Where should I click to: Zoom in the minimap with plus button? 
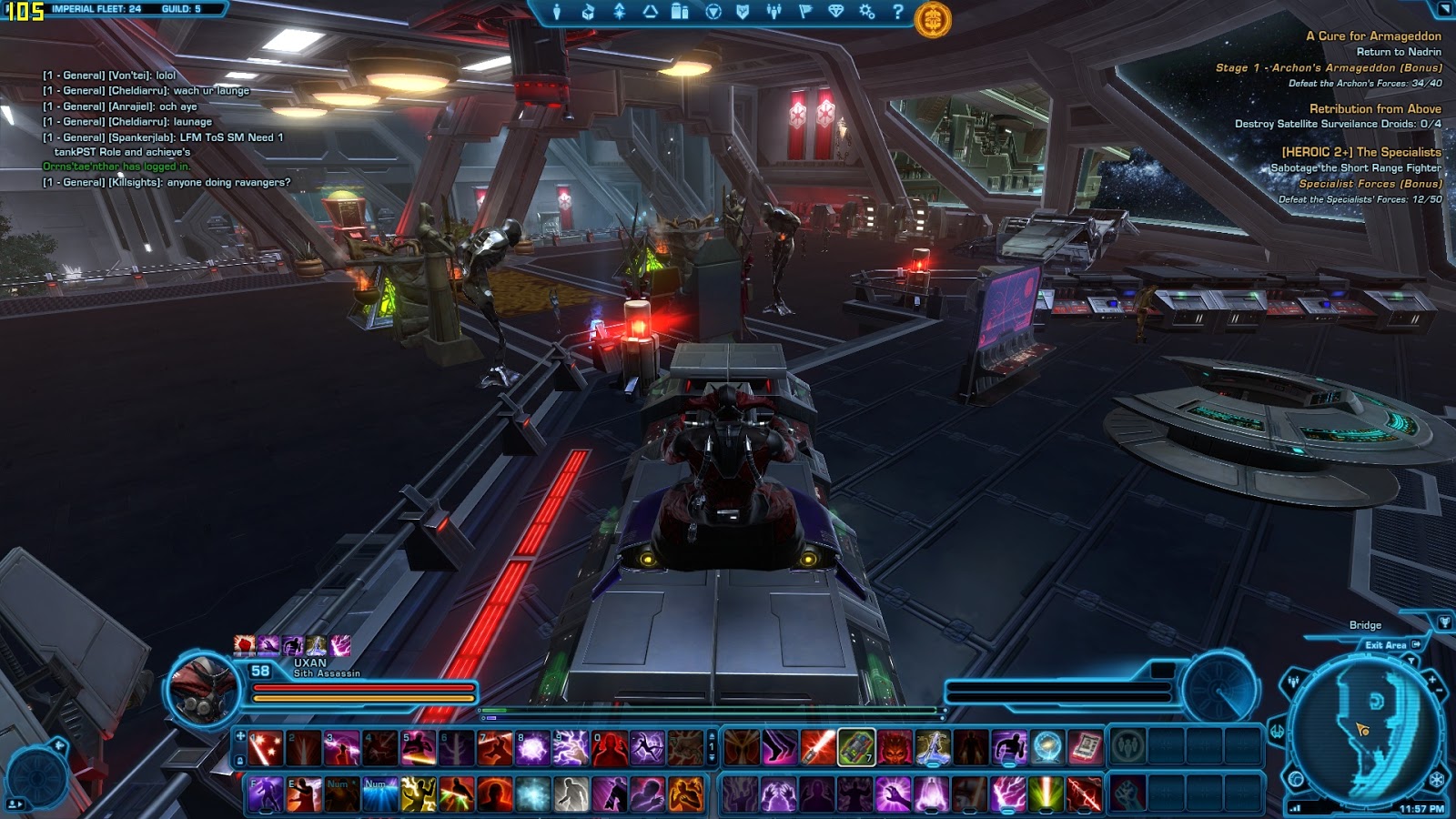tap(1431, 680)
